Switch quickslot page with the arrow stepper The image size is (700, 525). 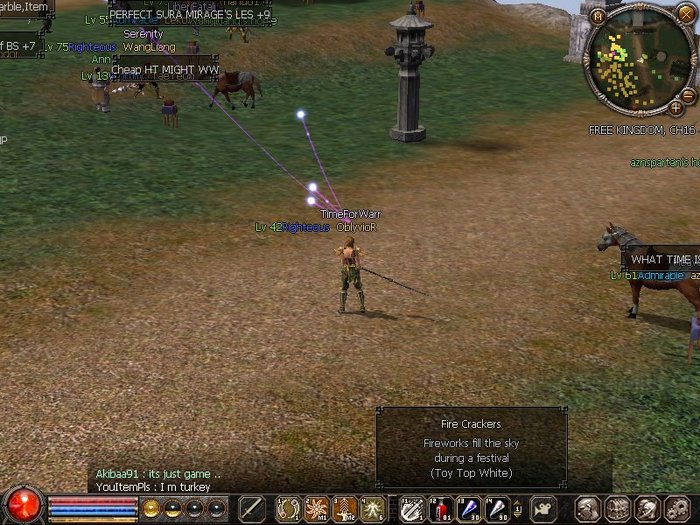[x=518, y=508]
